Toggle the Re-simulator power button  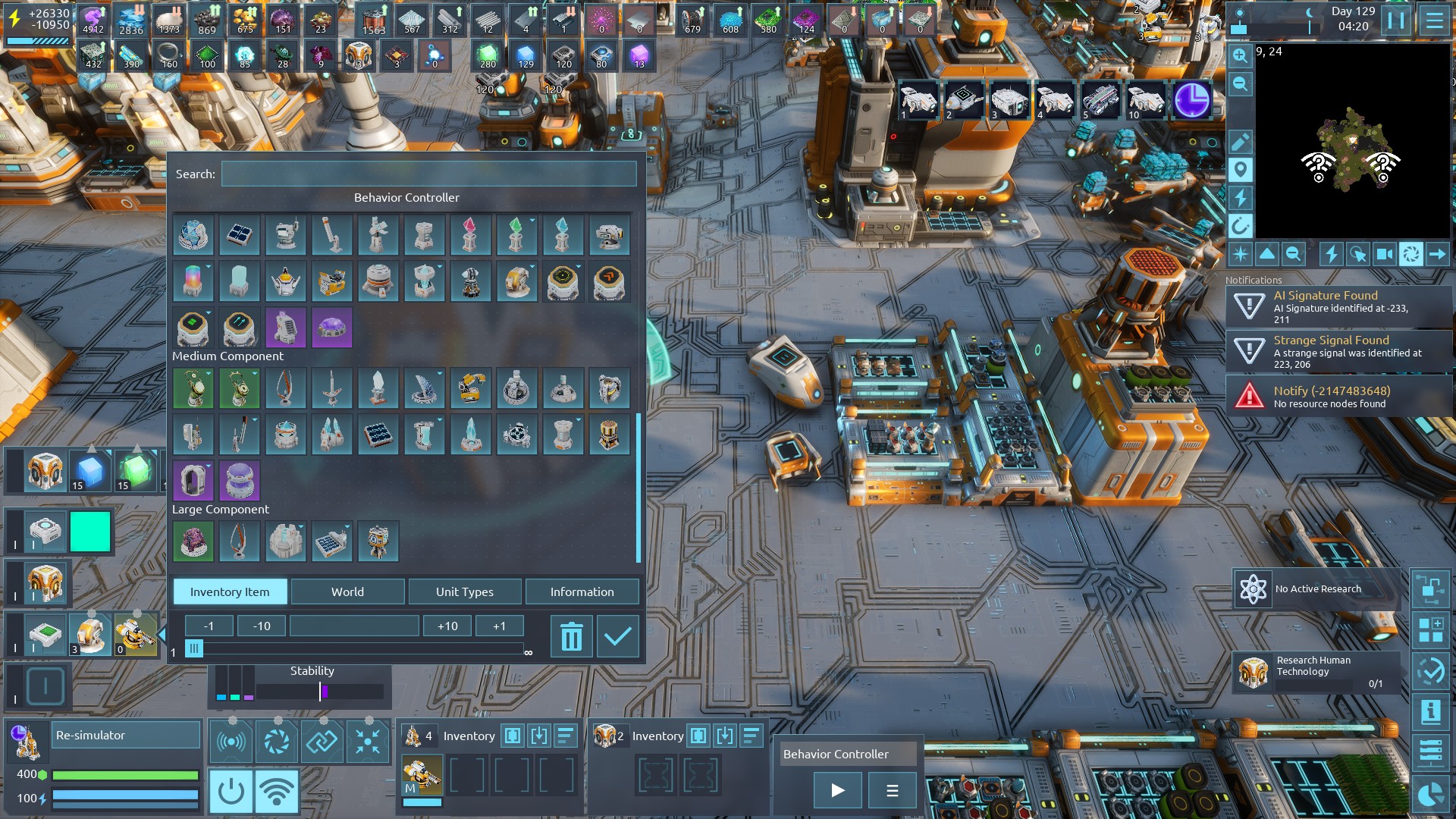tap(231, 791)
